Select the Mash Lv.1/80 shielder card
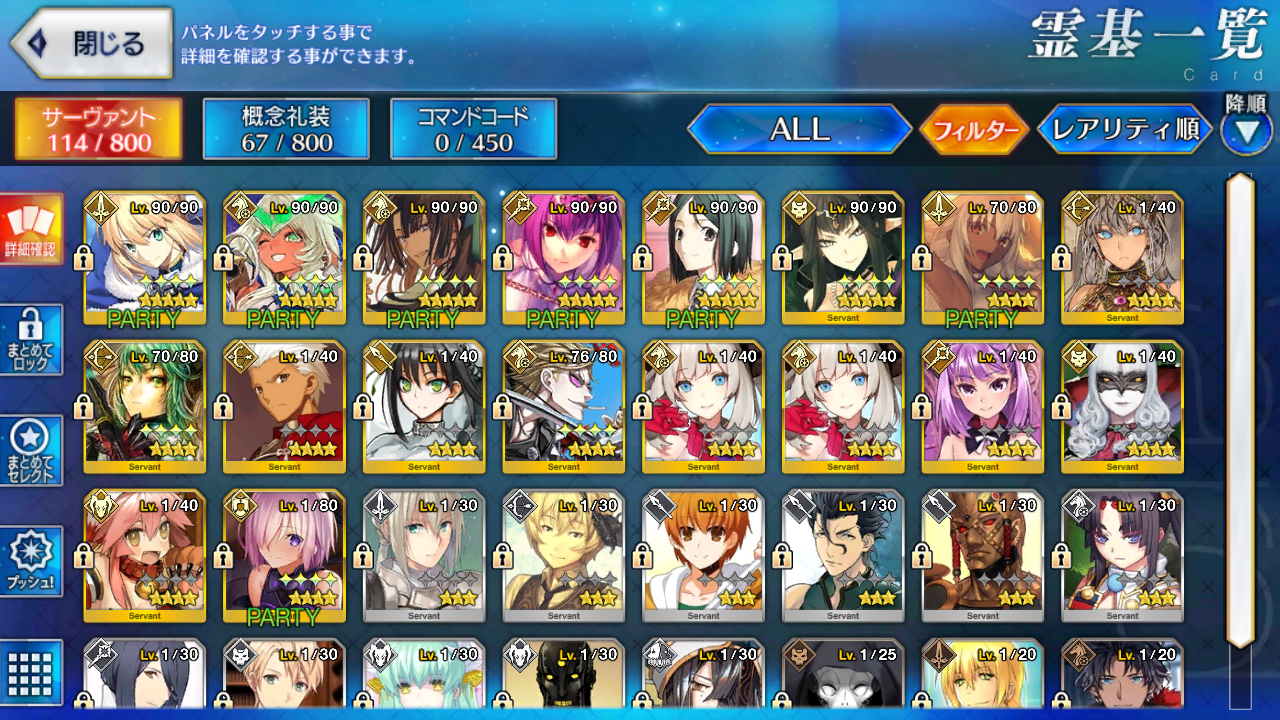 tap(284, 556)
